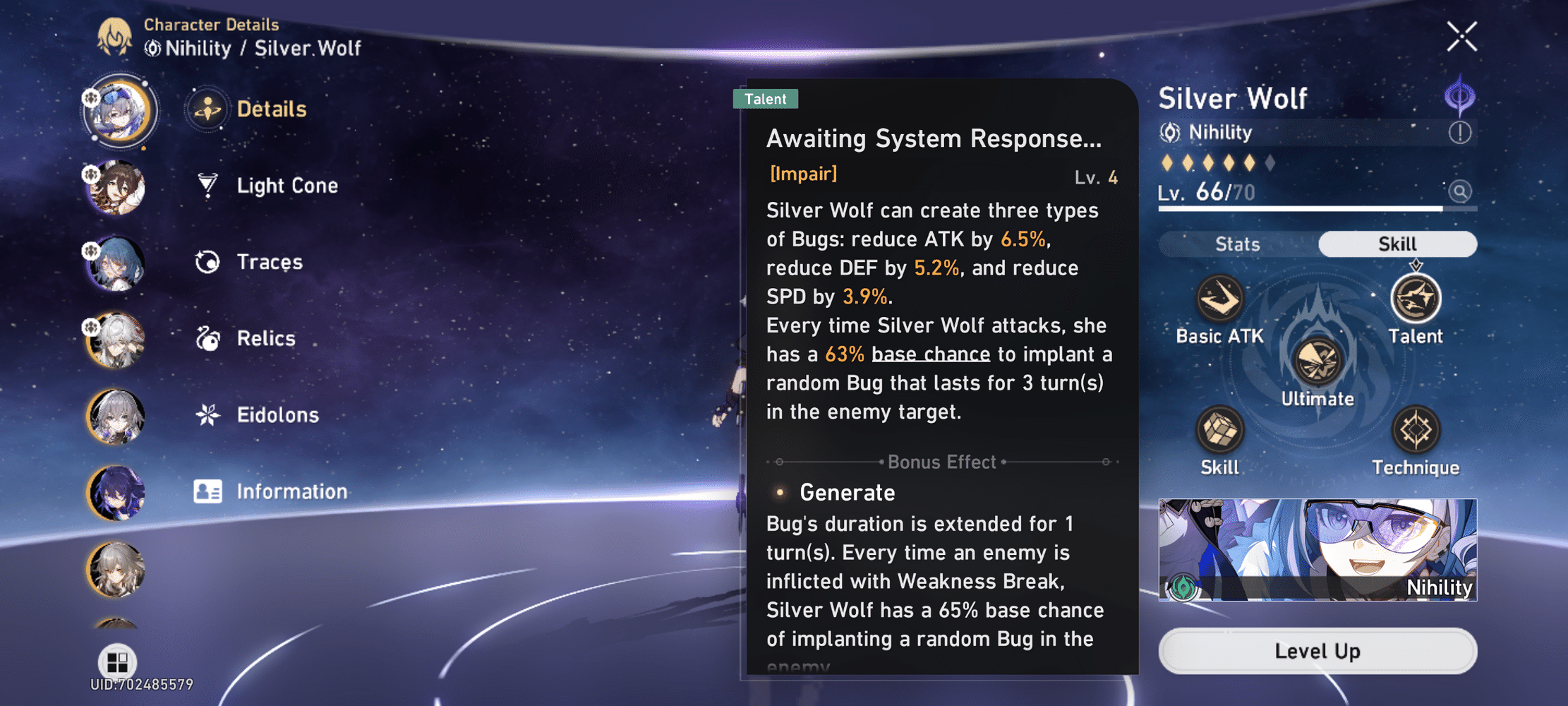1568x706 pixels.
Task: Open the Nihility path banner artwork
Action: point(1317,550)
